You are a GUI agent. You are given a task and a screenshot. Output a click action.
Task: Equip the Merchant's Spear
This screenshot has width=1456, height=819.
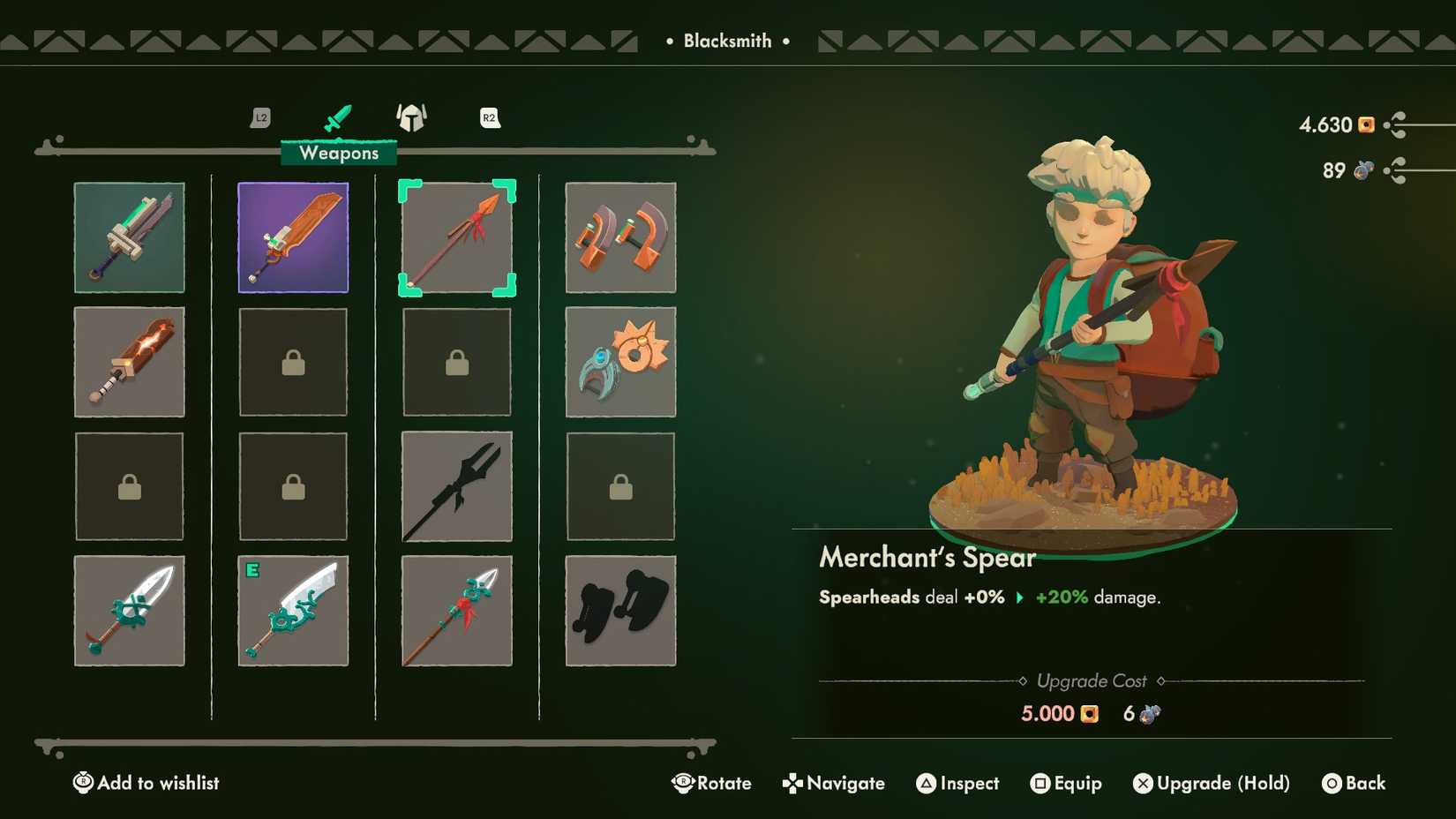coord(1067,783)
